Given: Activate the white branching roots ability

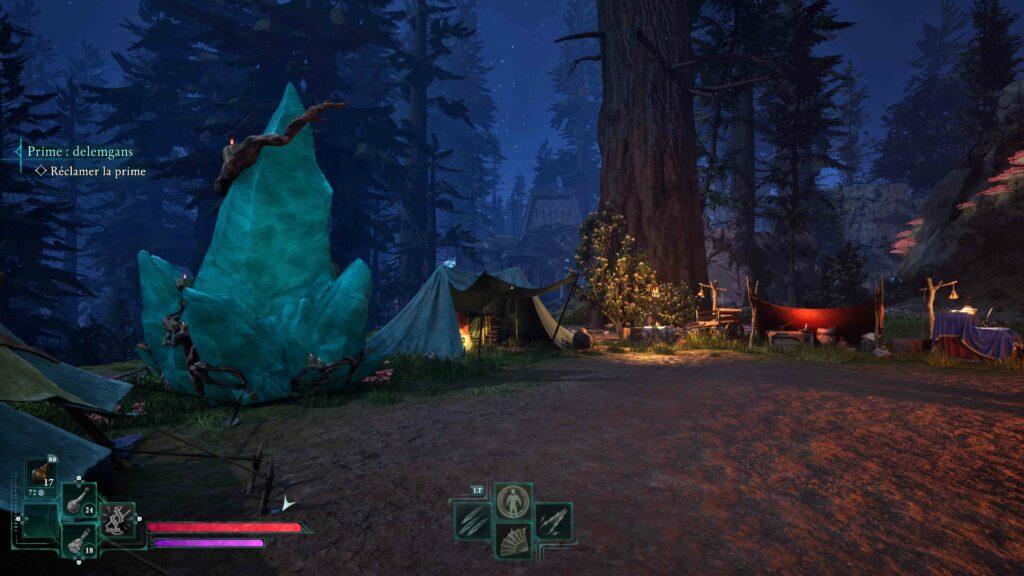Looking at the screenshot, I should coord(117,520).
